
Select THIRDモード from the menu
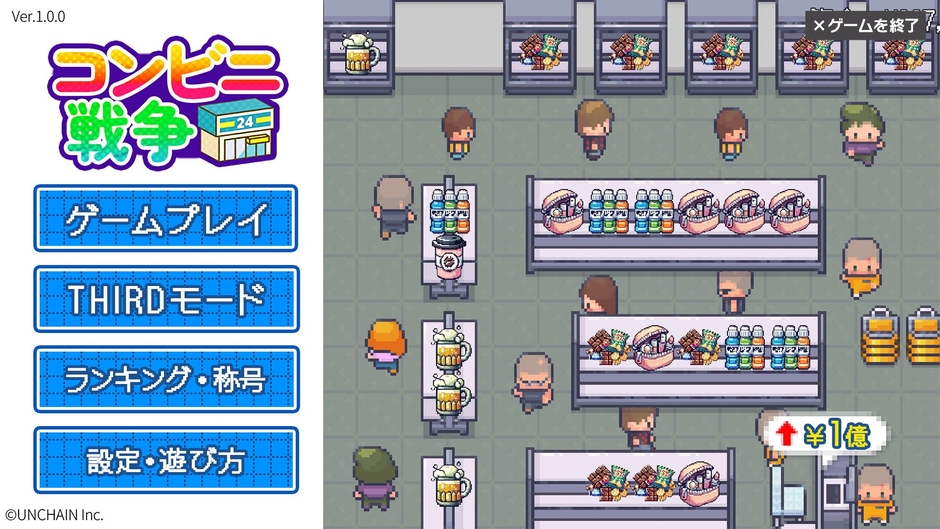click(x=166, y=299)
